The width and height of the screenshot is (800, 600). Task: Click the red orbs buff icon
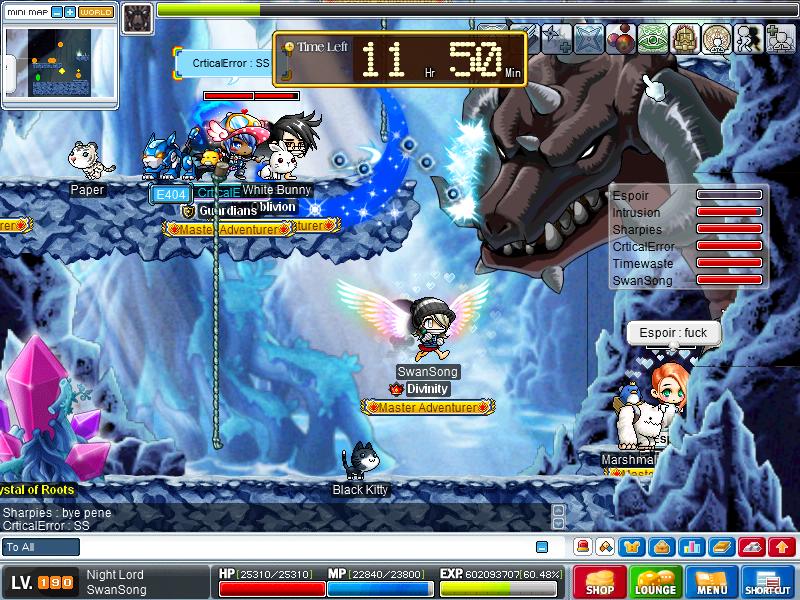click(x=621, y=38)
